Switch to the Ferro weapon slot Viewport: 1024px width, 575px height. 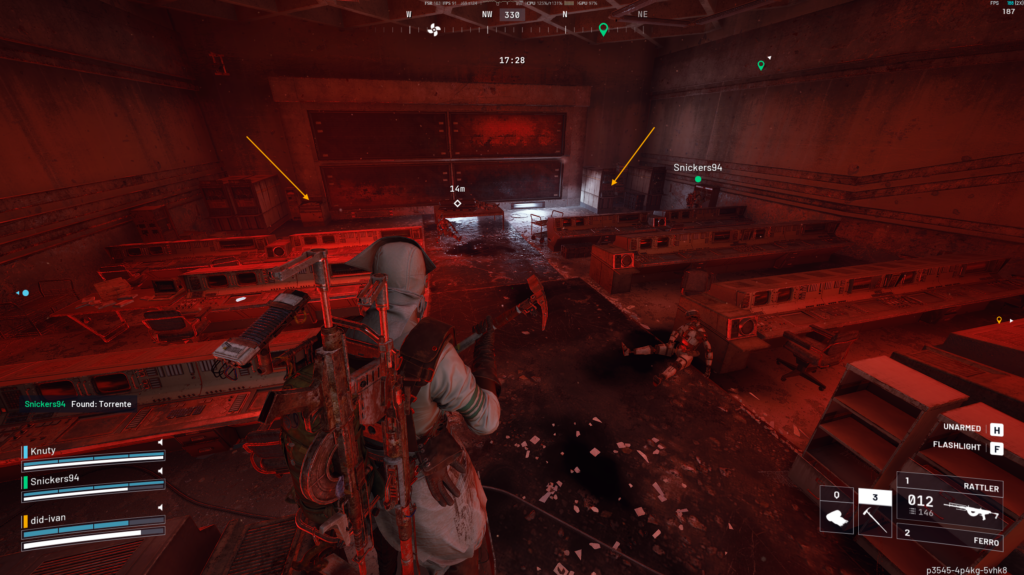tap(958, 534)
